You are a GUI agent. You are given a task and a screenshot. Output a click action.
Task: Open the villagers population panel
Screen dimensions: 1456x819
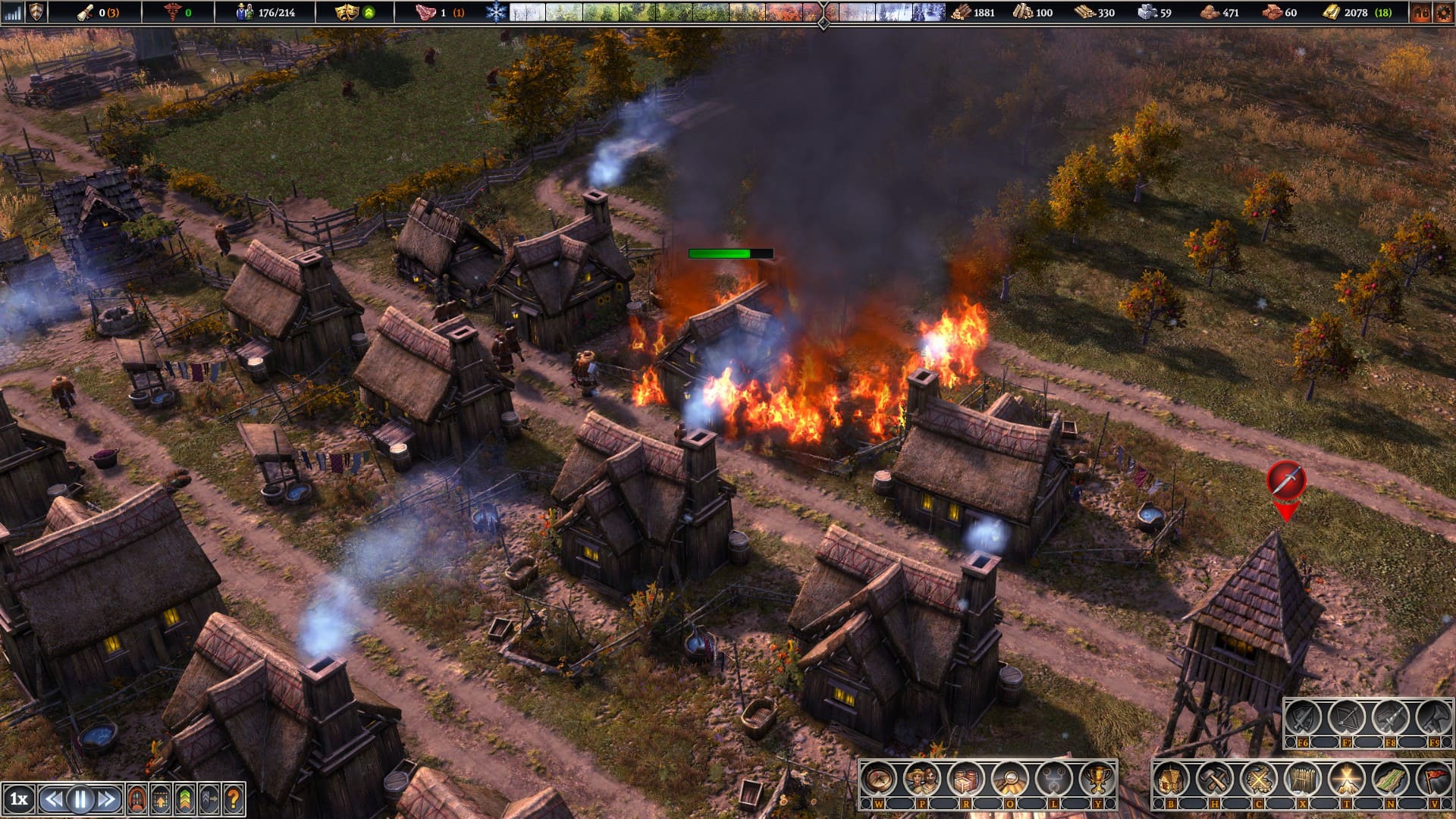922,778
